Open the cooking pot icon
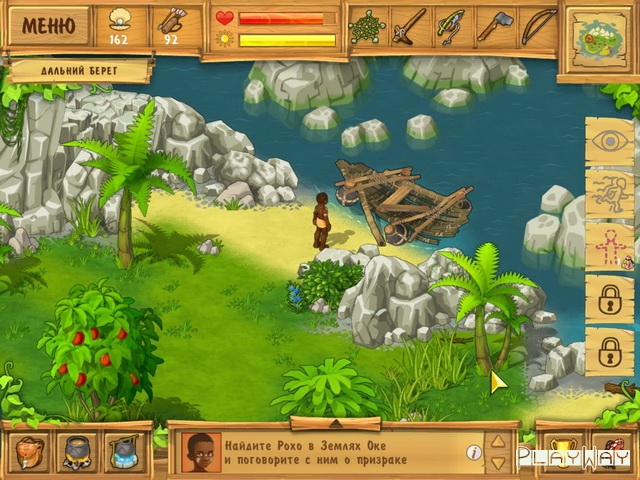Image resolution: width=640 pixels, height=480 pixels. [x=76, y=452]
